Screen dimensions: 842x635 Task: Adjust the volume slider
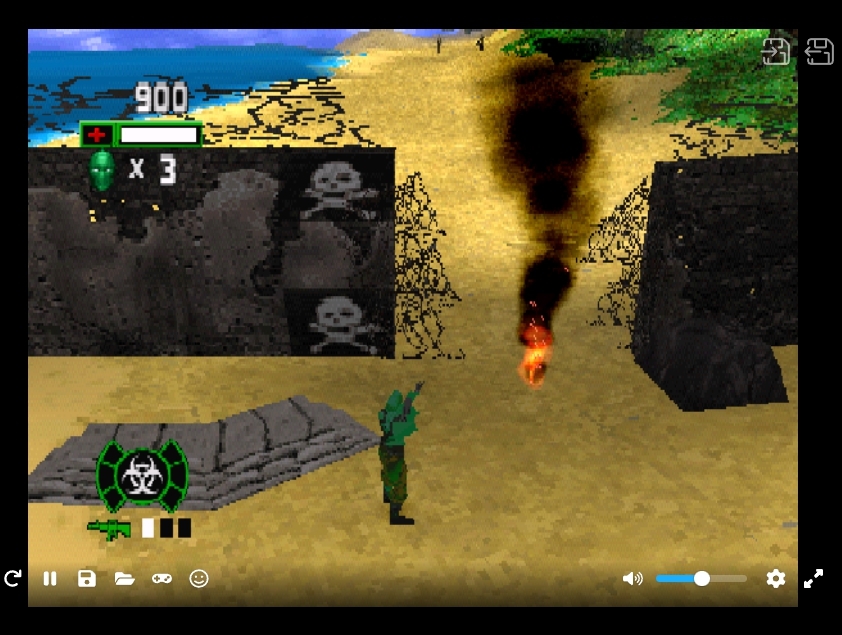pyautogui.click(x=701, y=578)
